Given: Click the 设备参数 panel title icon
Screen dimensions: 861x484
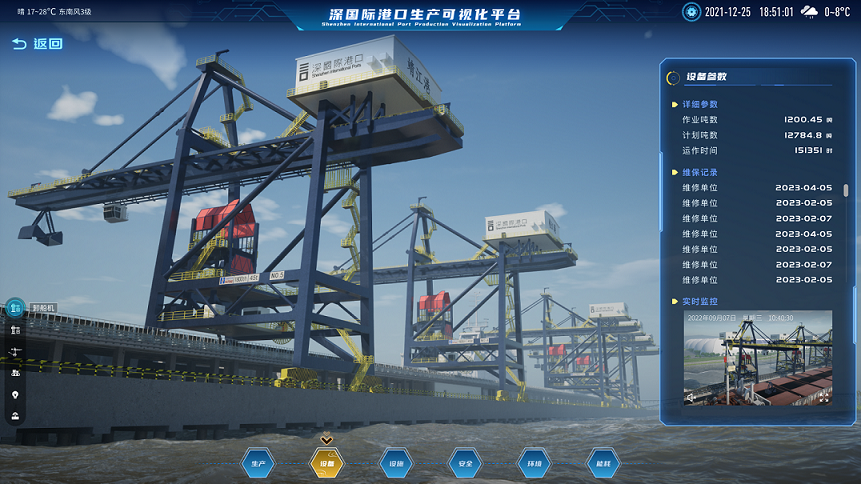Looking at the screenshot, I should click(674, 76).
